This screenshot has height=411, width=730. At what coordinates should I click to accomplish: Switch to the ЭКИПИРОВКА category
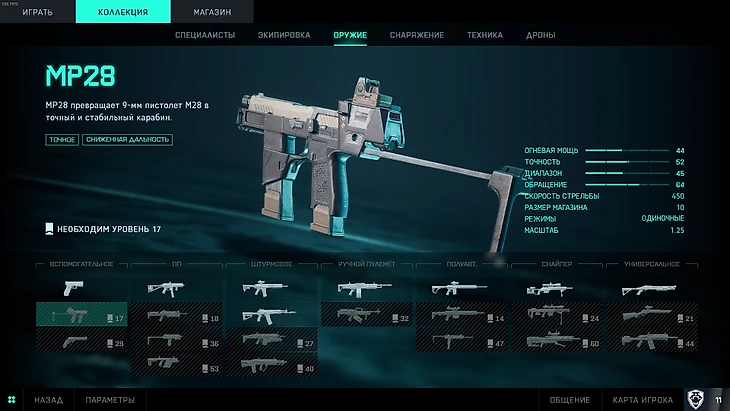pos(284,36)
